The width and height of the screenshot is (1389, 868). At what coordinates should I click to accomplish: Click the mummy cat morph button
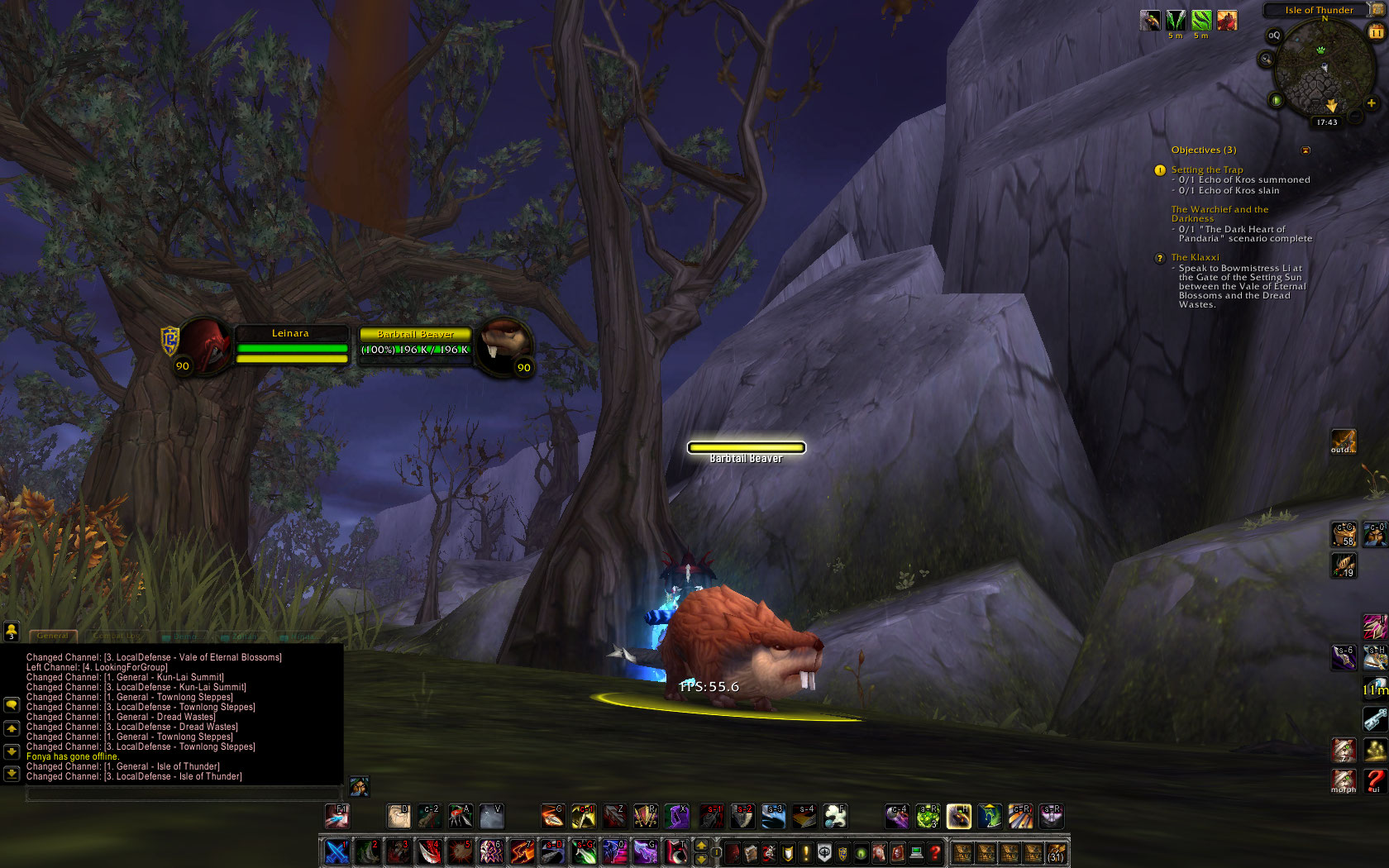click(x=1344, y=780)
